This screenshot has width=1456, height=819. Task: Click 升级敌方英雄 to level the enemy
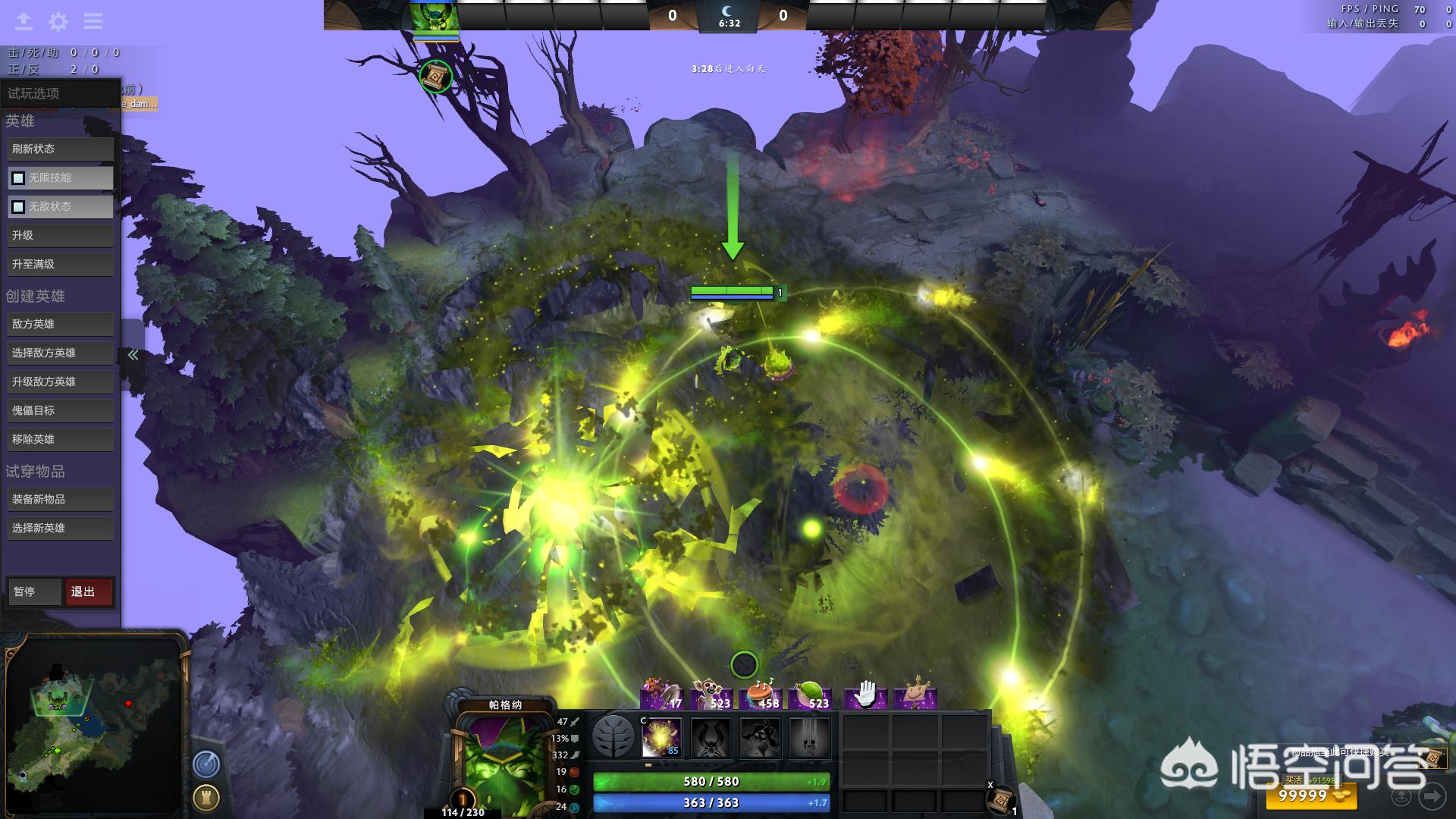point(60,382)
